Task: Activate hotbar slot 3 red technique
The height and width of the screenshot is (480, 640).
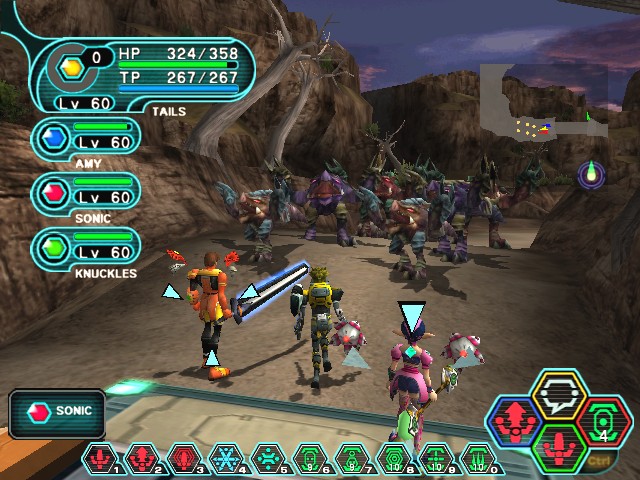Action: click(184, 459)
